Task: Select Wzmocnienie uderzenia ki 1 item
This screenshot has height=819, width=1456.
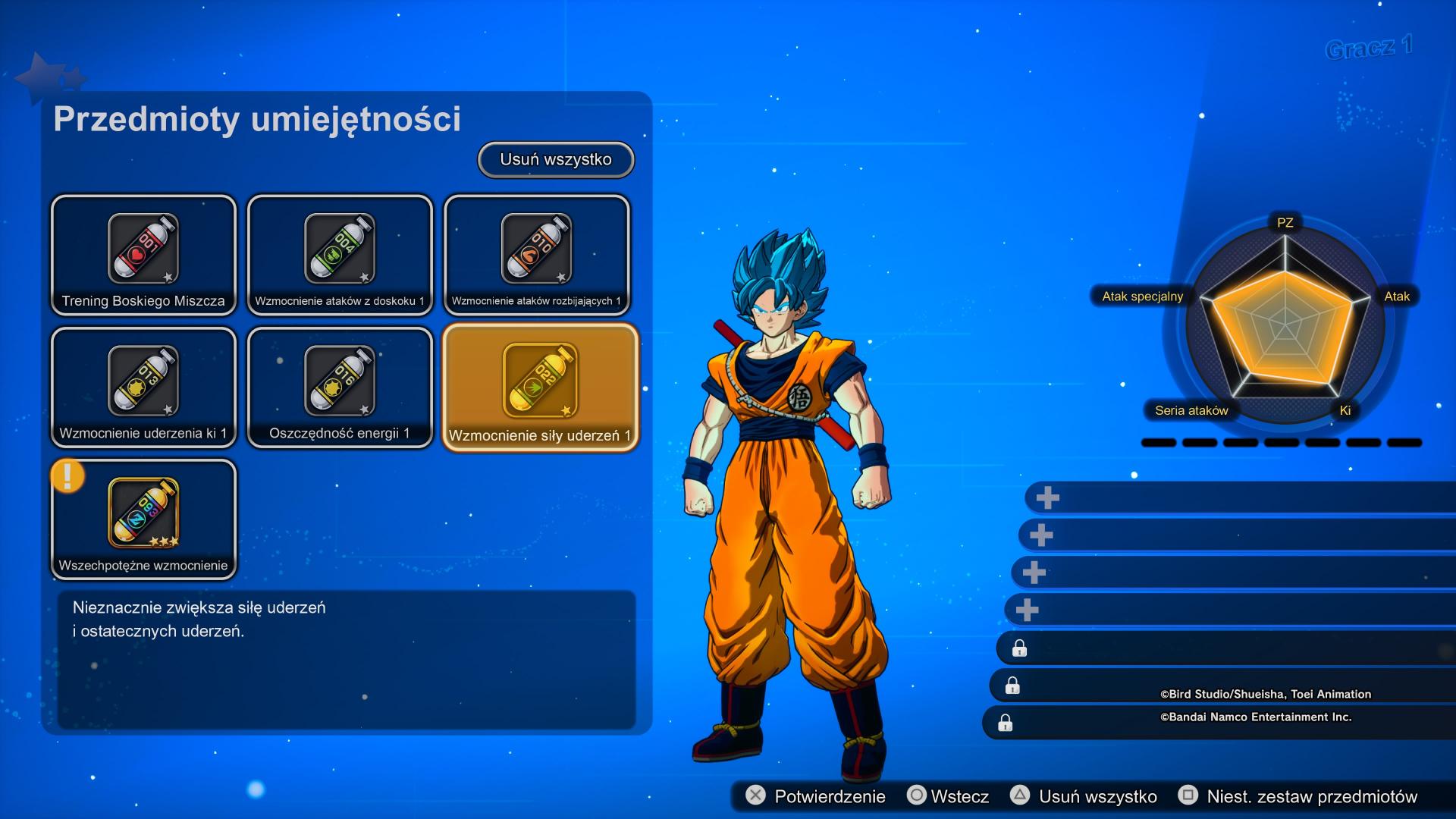Action: click(143, 388)
